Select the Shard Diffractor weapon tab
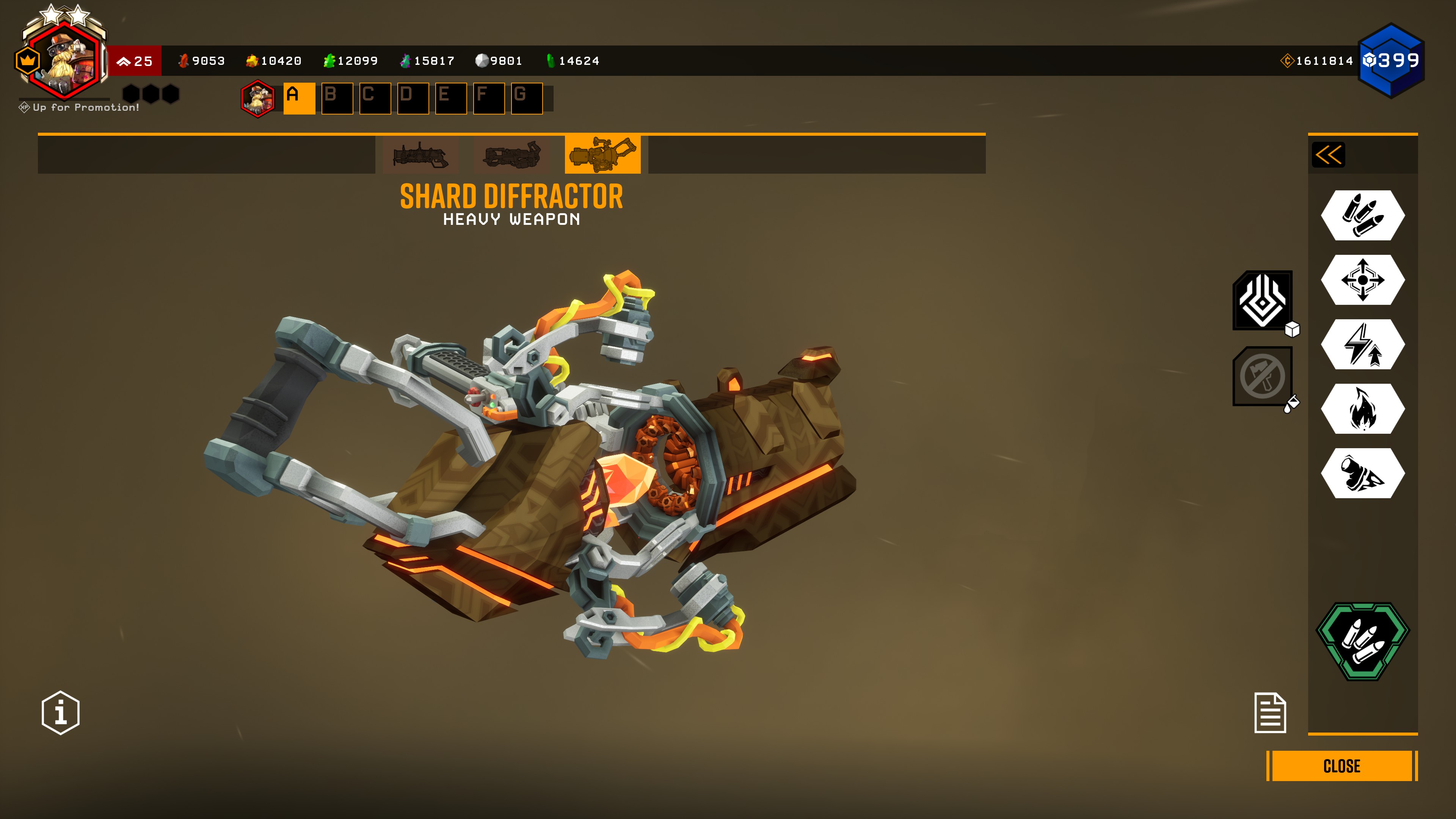The image size is (1456, 819). click(x=602, y=154)
